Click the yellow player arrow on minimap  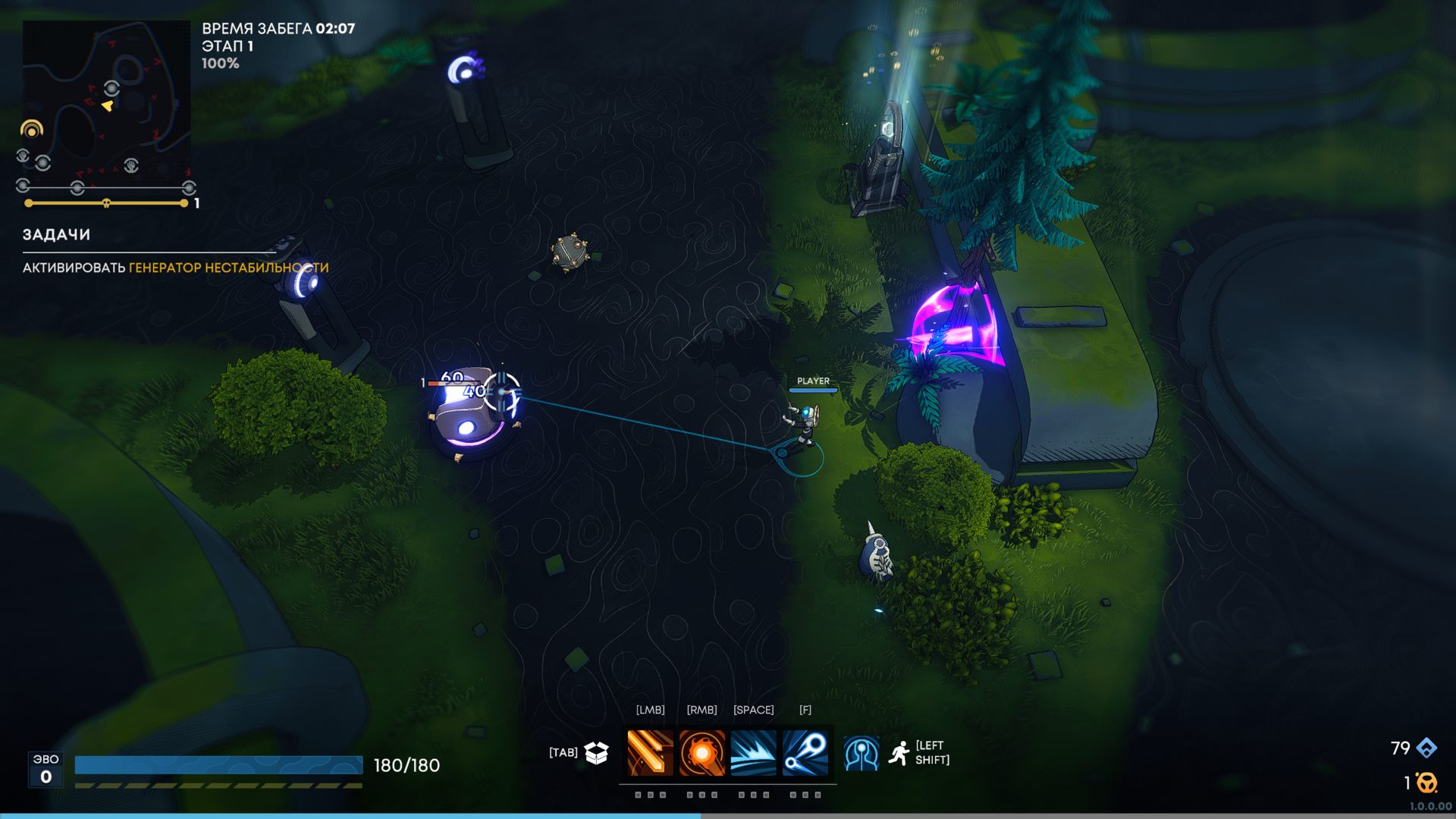click(108, 106)
